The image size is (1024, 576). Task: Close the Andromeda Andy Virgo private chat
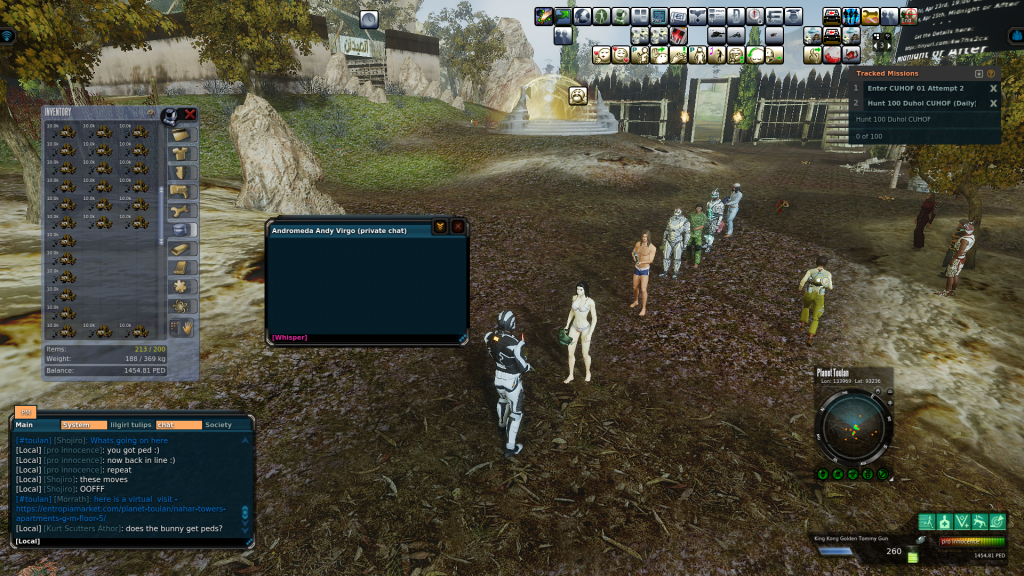[458, 227]
